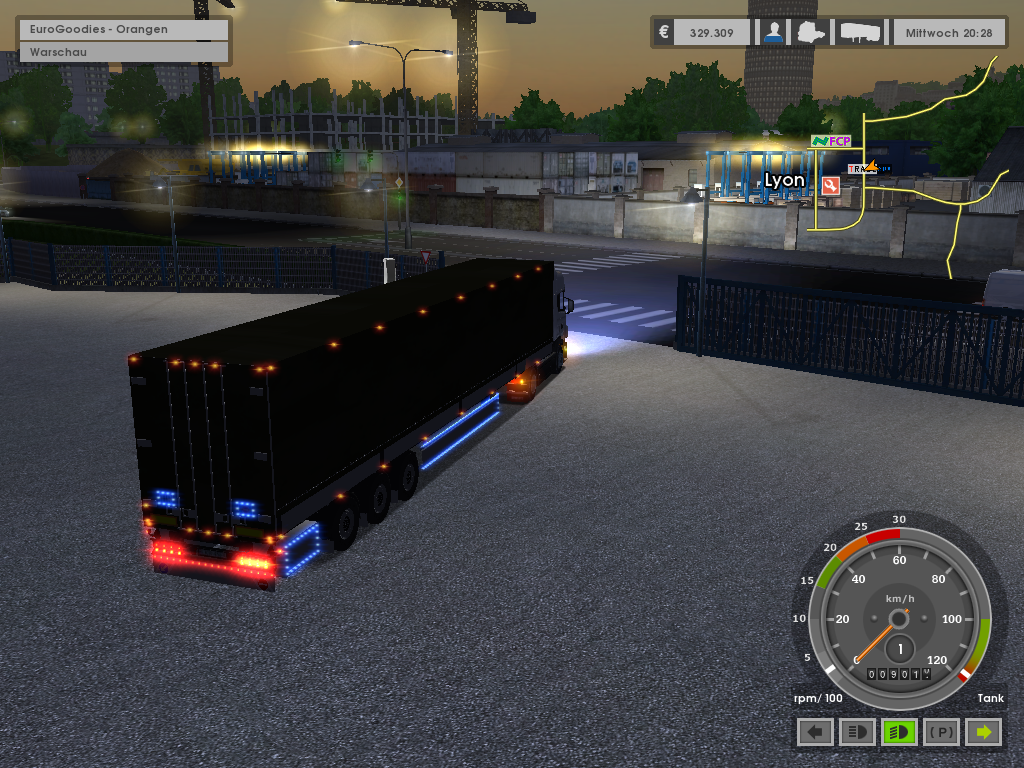Toggle the right turn signal indicator
Screen dimensions: 1024x768
(x=985, y=732)
